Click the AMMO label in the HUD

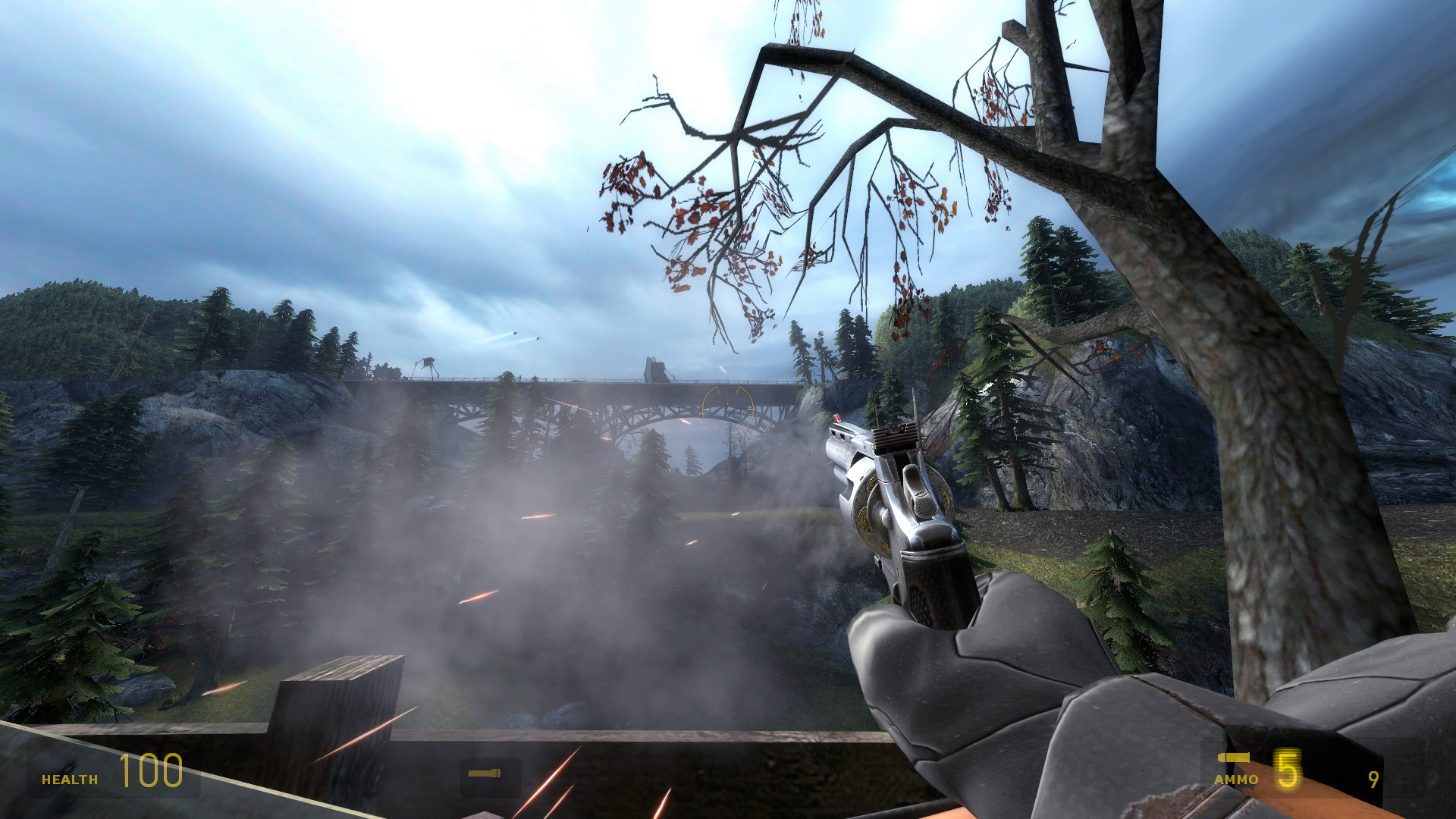1235,778
